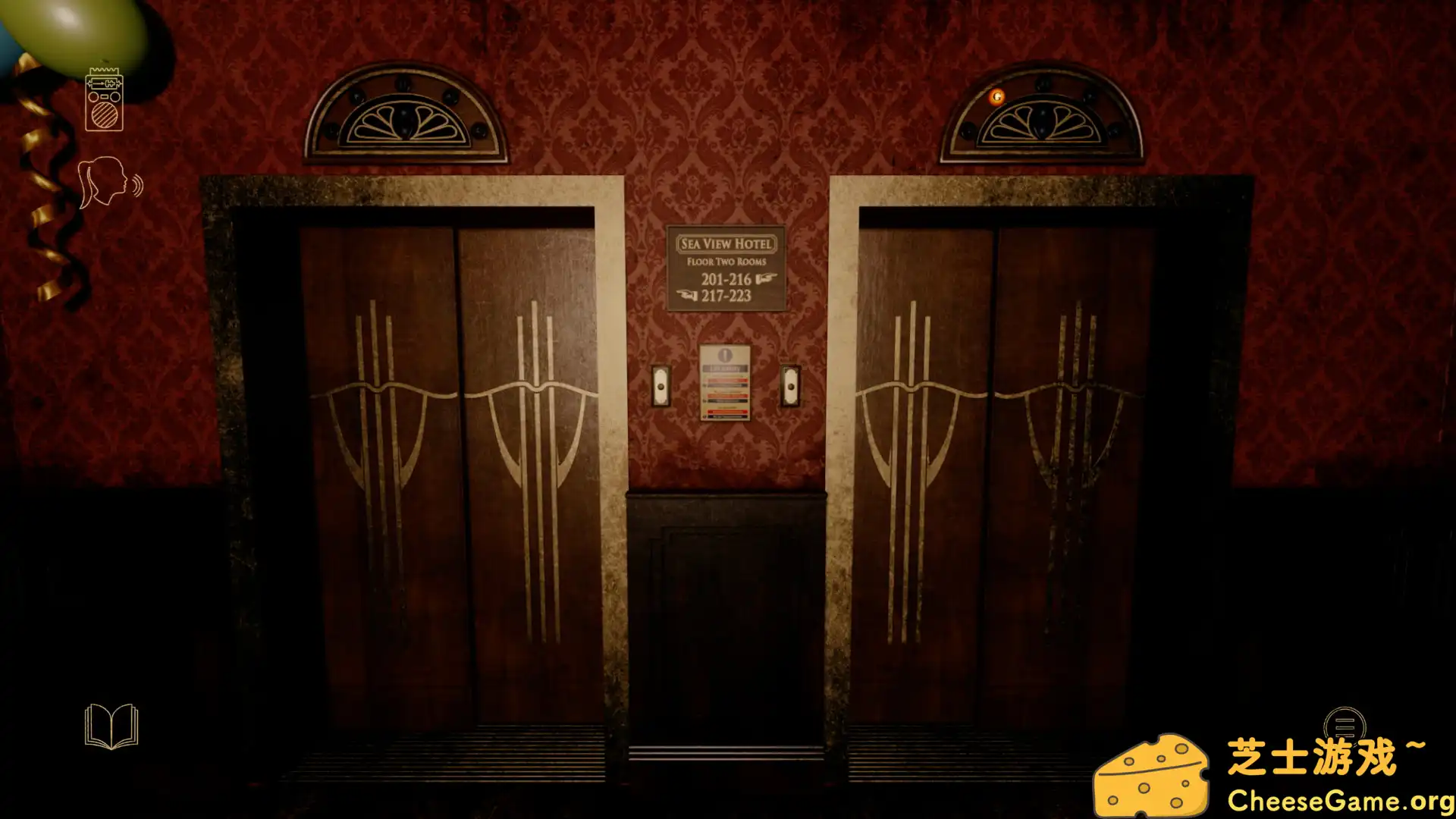Click the orange dot cursor reticle
1456x819 pixels.
pos(996,97)
